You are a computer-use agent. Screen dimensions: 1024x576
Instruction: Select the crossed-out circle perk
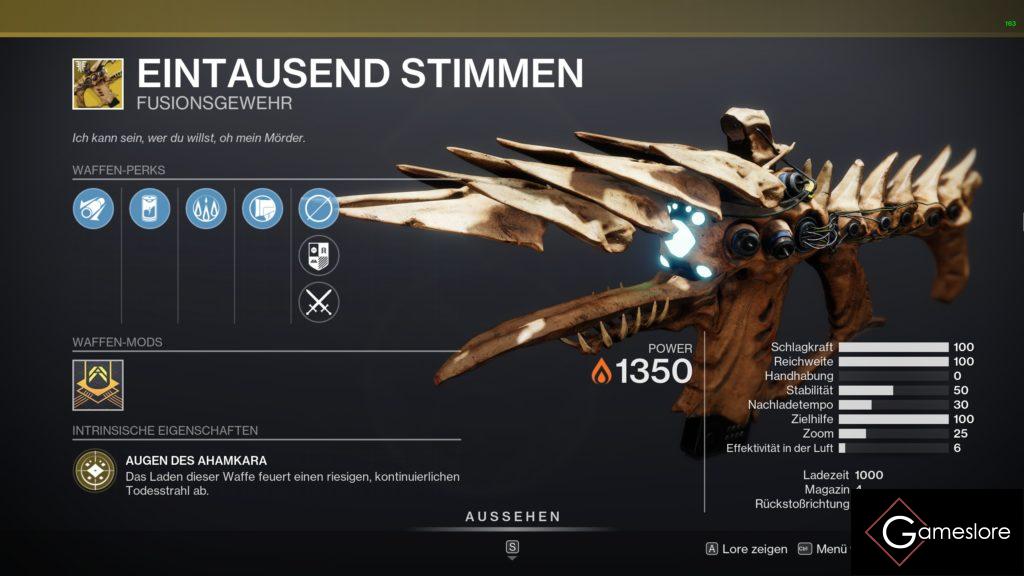(x=319, y=209)
